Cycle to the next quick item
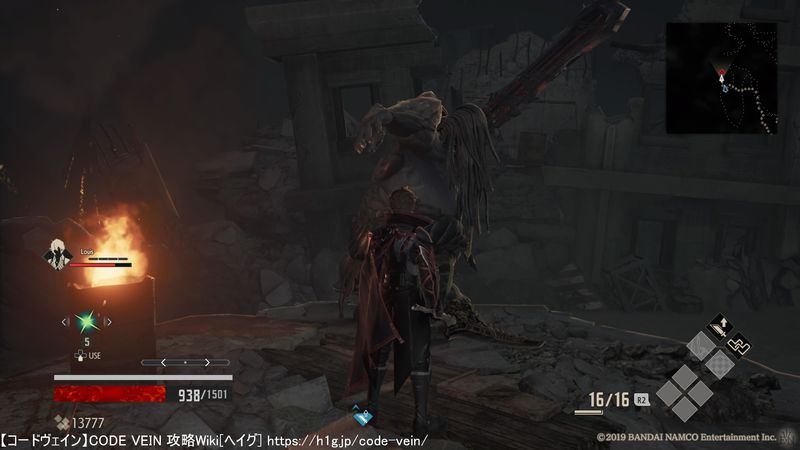 (108, 321)
